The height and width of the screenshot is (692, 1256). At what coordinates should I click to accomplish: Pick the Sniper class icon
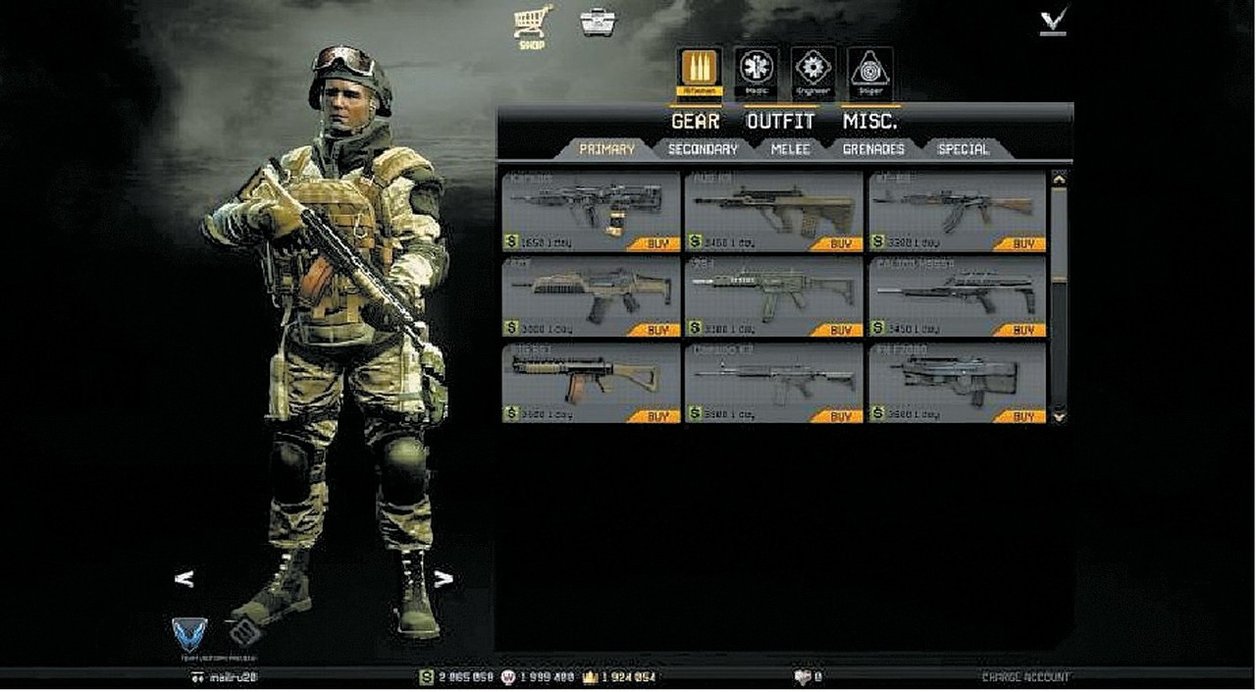pos(869,72)
